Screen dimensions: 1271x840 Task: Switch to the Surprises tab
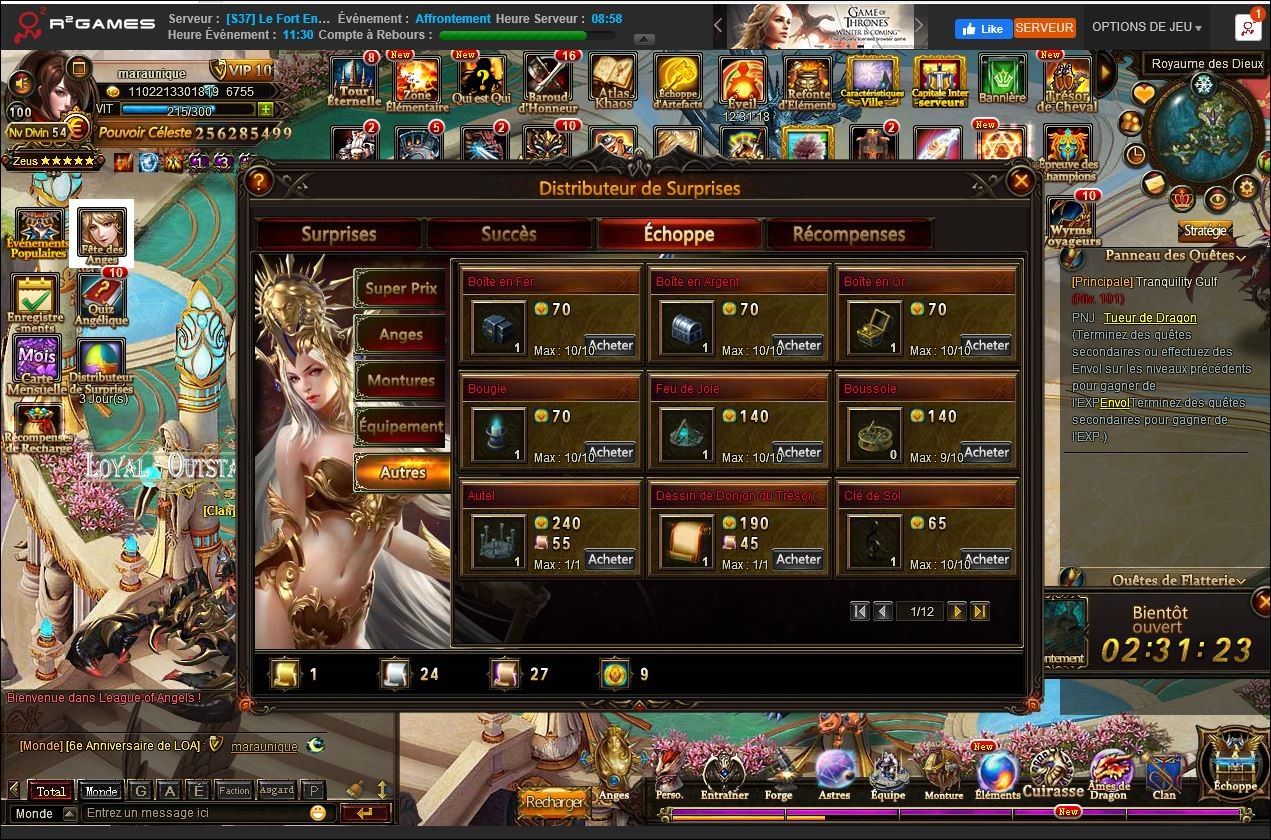pyautogui.click(x=339, y=234)
